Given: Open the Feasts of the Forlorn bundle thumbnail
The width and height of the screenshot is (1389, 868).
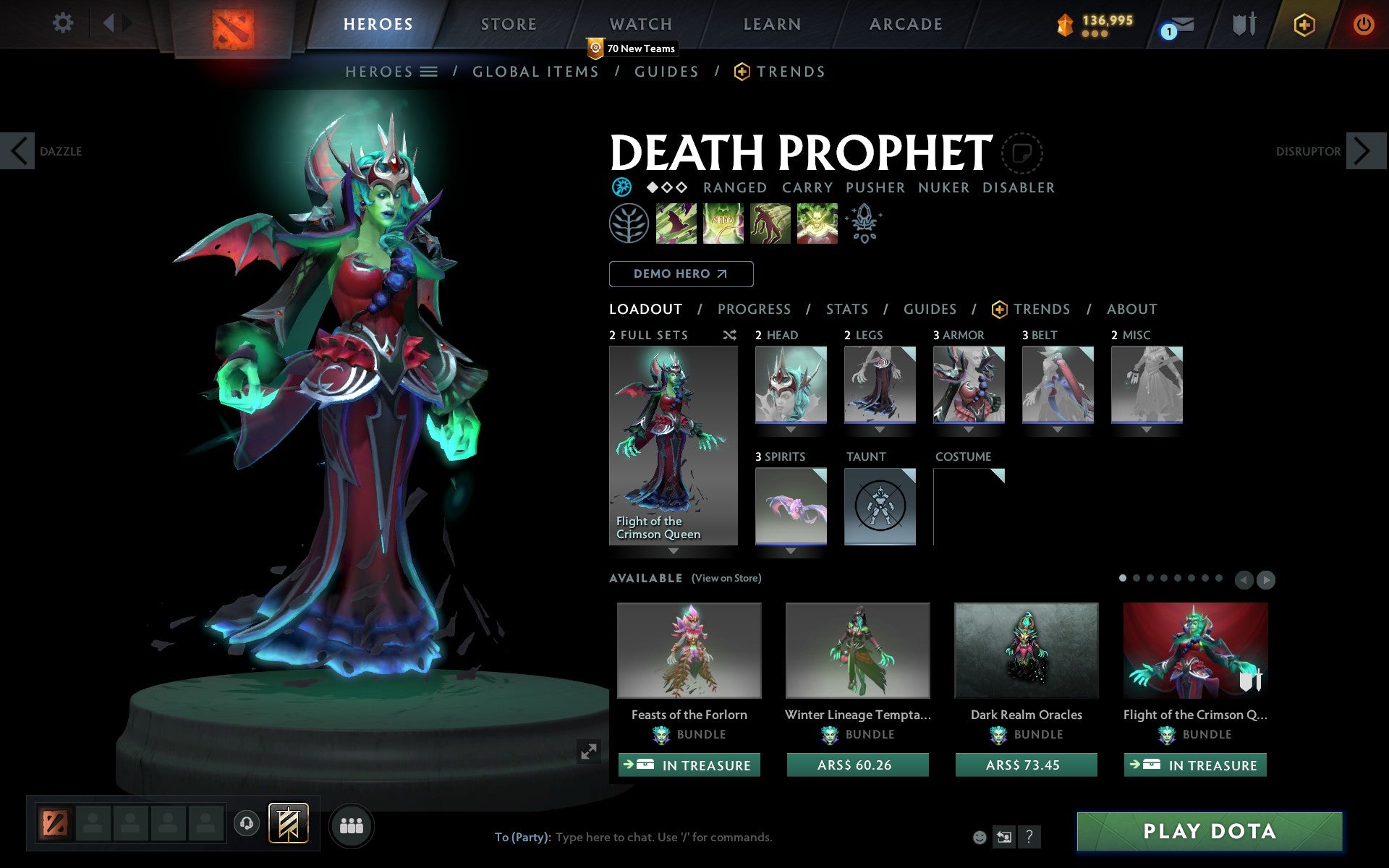Looking at the screenshot, I should [688, 650].
